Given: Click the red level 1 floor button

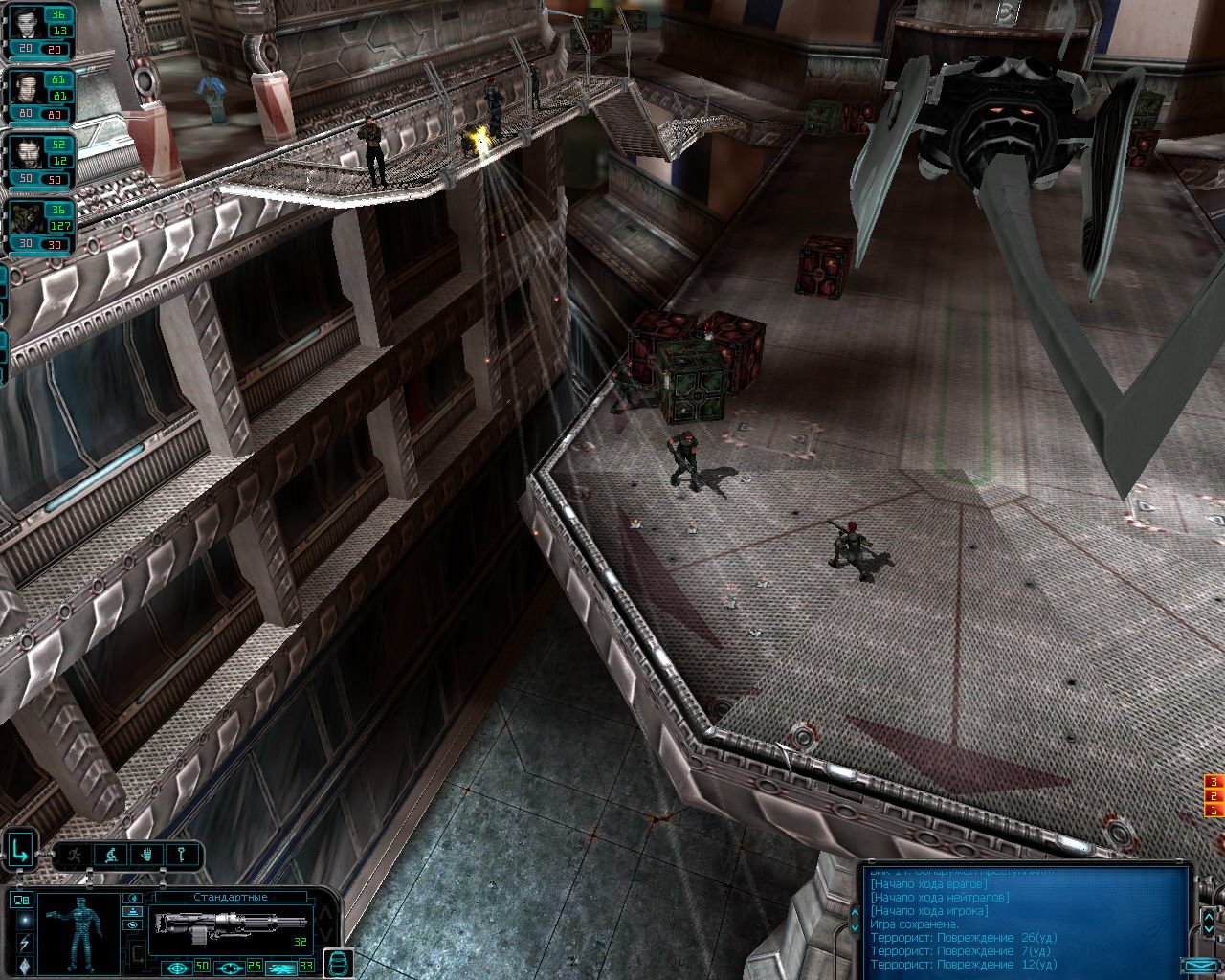Looking at the screenshot, I should tap(1214, 811).
